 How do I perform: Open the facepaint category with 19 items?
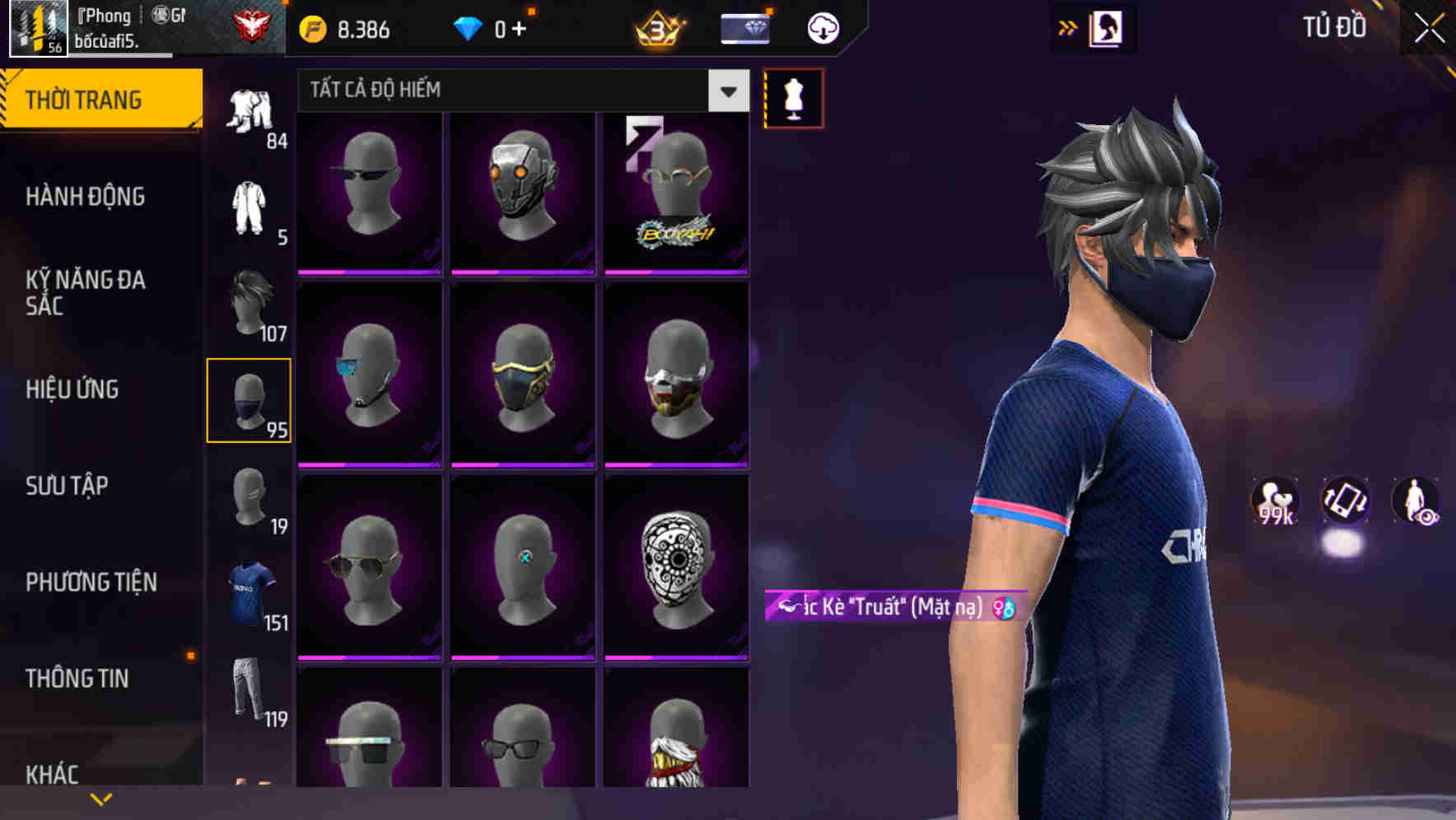pyautogui.click(x=250, y=498)
